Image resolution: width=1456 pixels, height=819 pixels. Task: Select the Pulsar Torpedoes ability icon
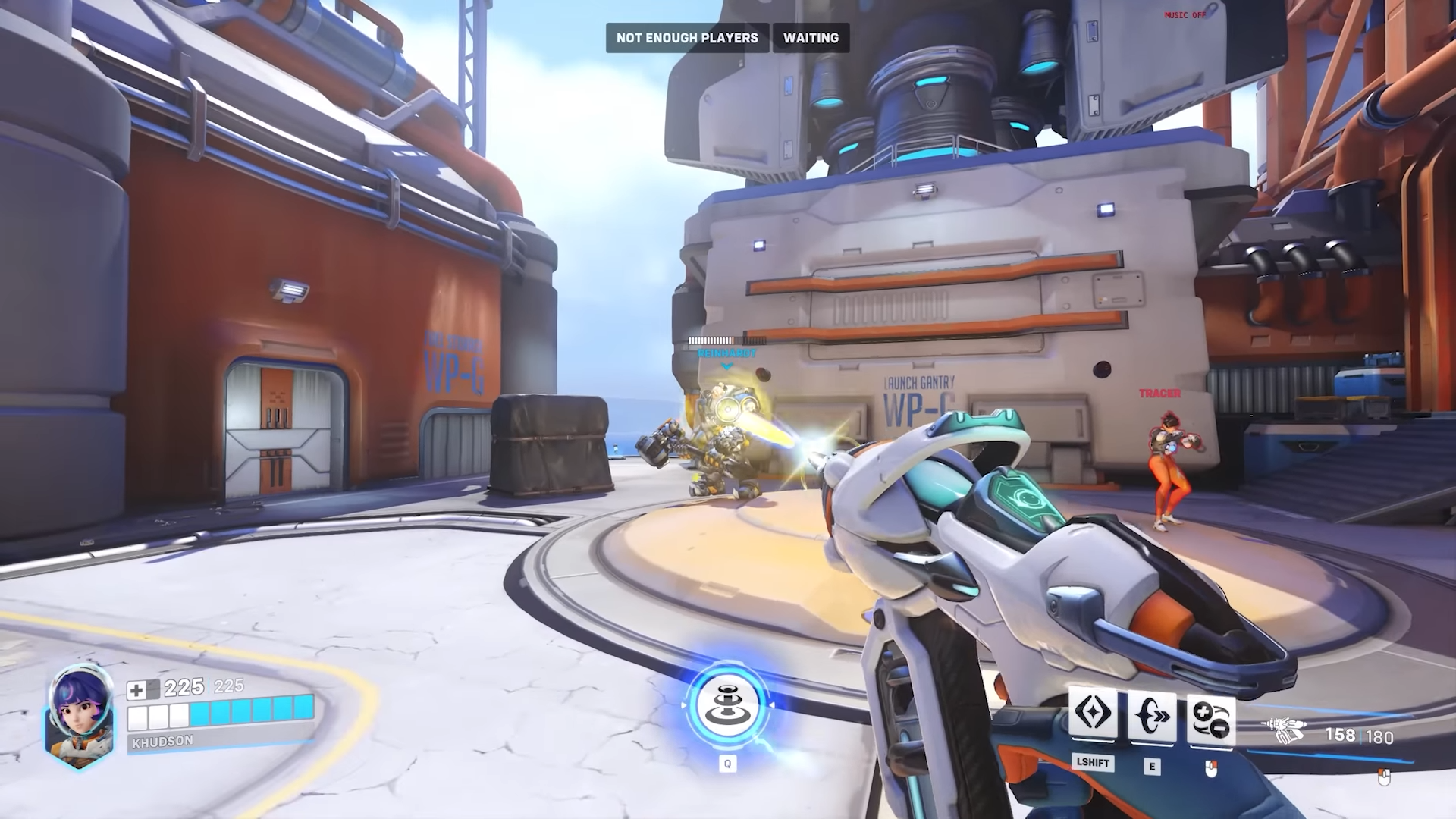[x=1210, y=718]
